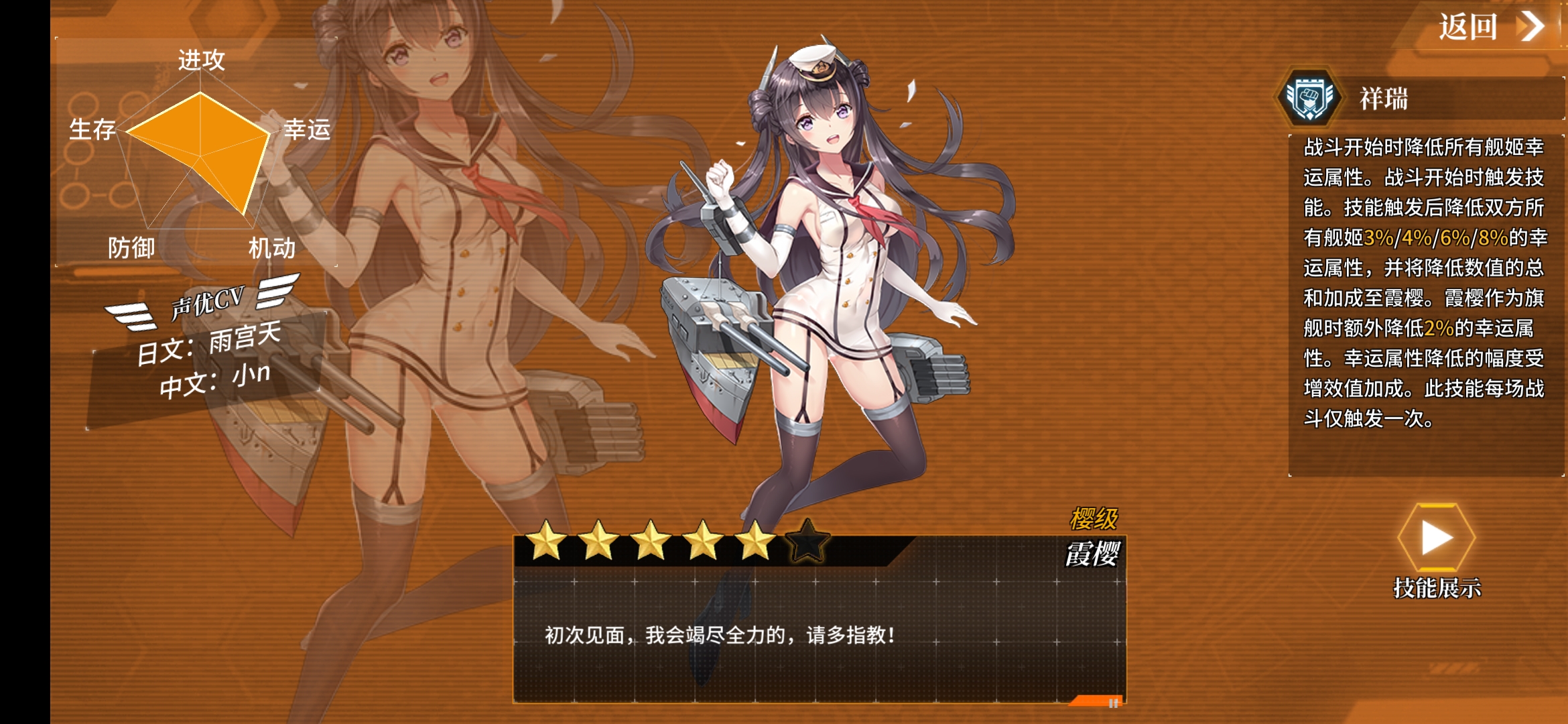Select the 祥瑞 skill shield icon
The image size is (1568, 724).
tap(1309, 99)
